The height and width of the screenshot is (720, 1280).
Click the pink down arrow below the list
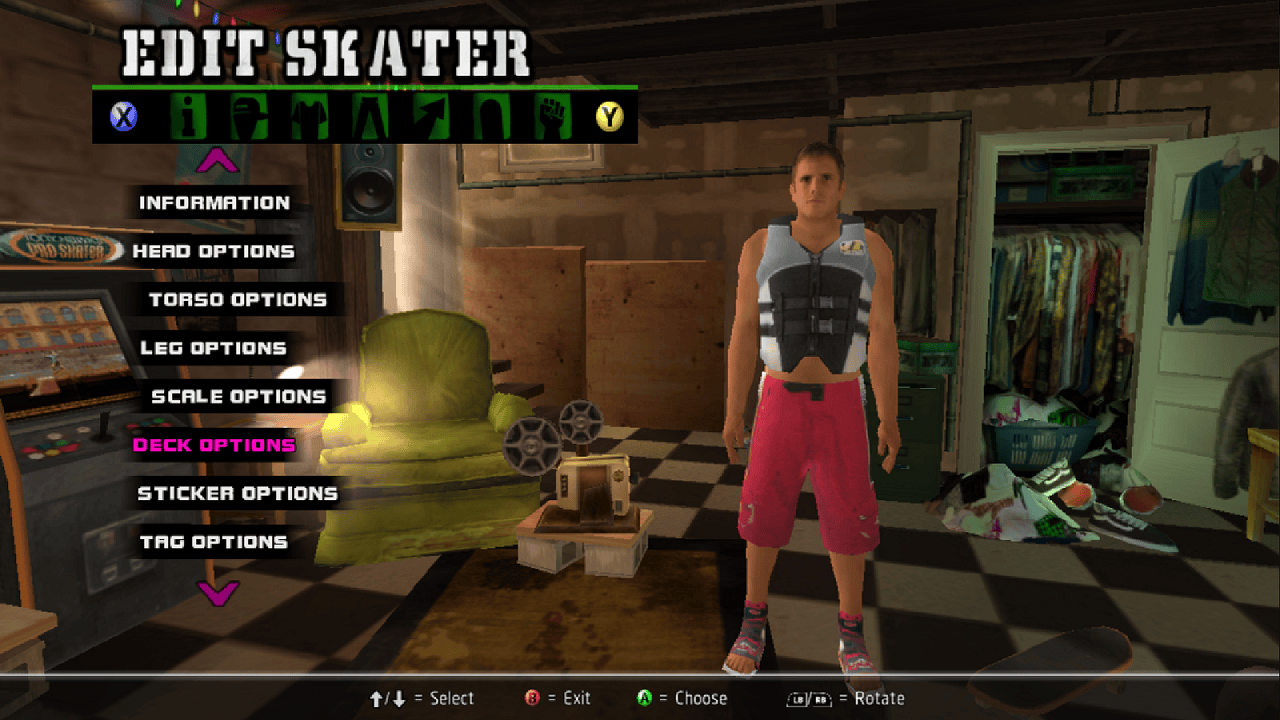click(x=218, y=593)
